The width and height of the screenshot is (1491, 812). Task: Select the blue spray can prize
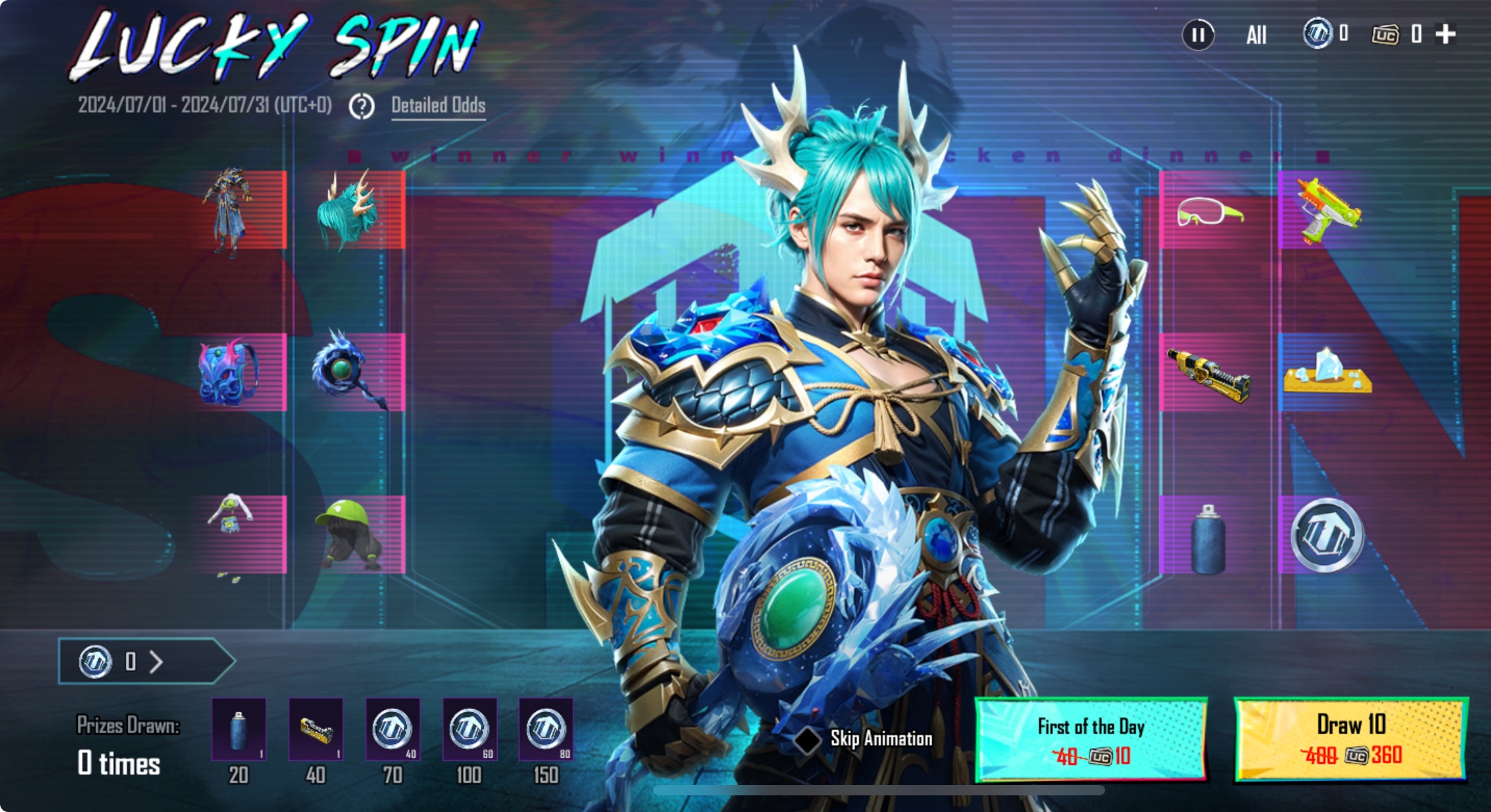coord(1208,539)
